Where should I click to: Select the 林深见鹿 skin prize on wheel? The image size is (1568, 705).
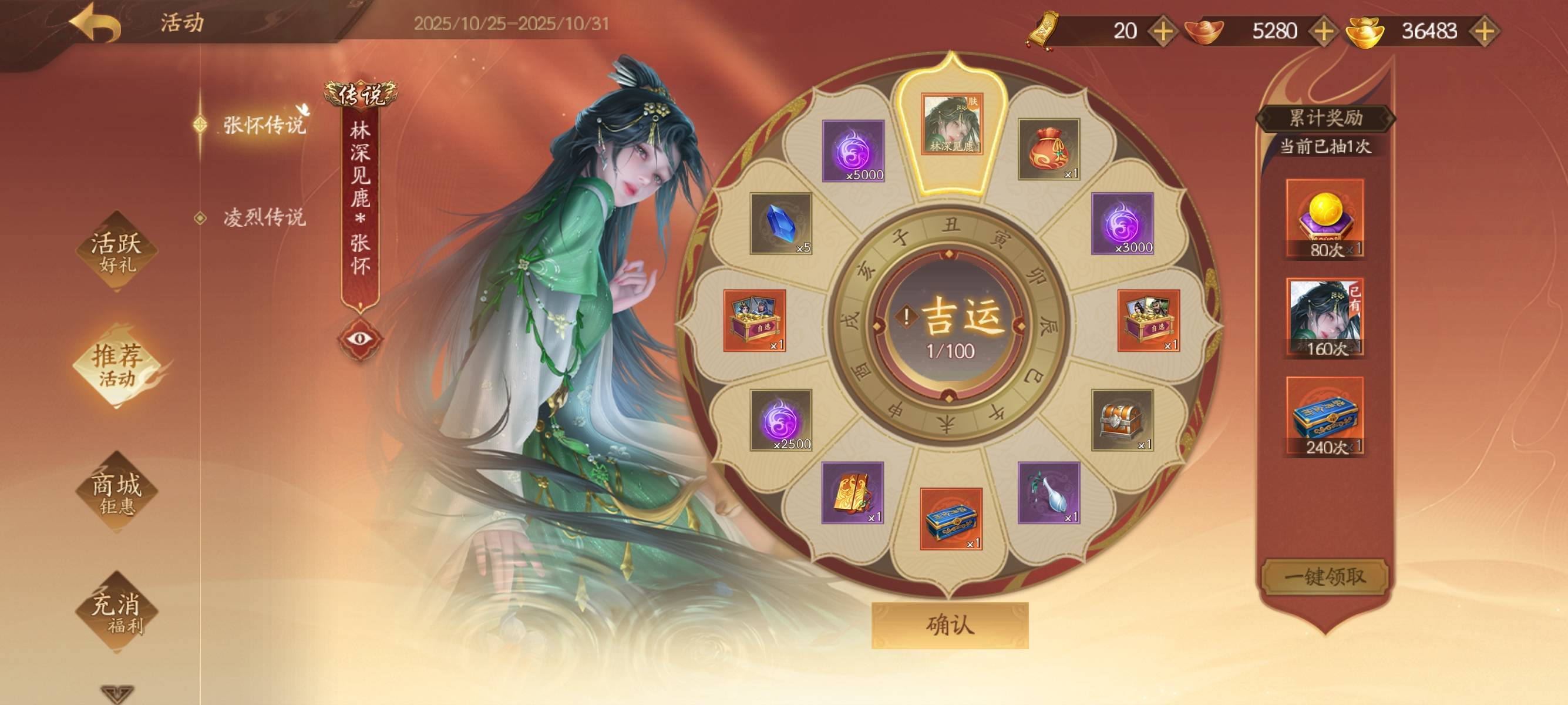(x=951, y=124)
